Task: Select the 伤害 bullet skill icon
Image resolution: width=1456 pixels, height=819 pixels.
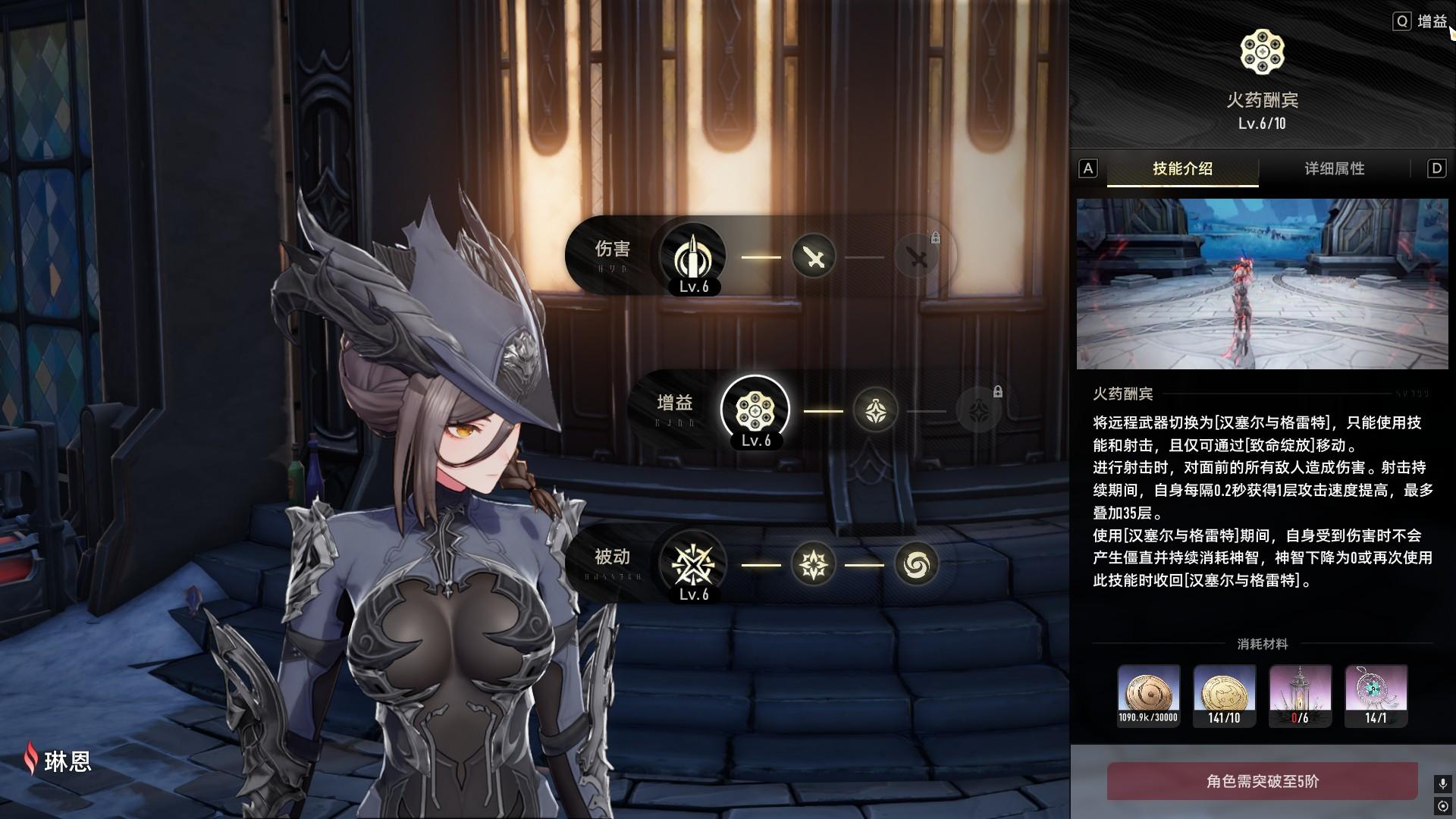Action: click(x=692, y=257)
